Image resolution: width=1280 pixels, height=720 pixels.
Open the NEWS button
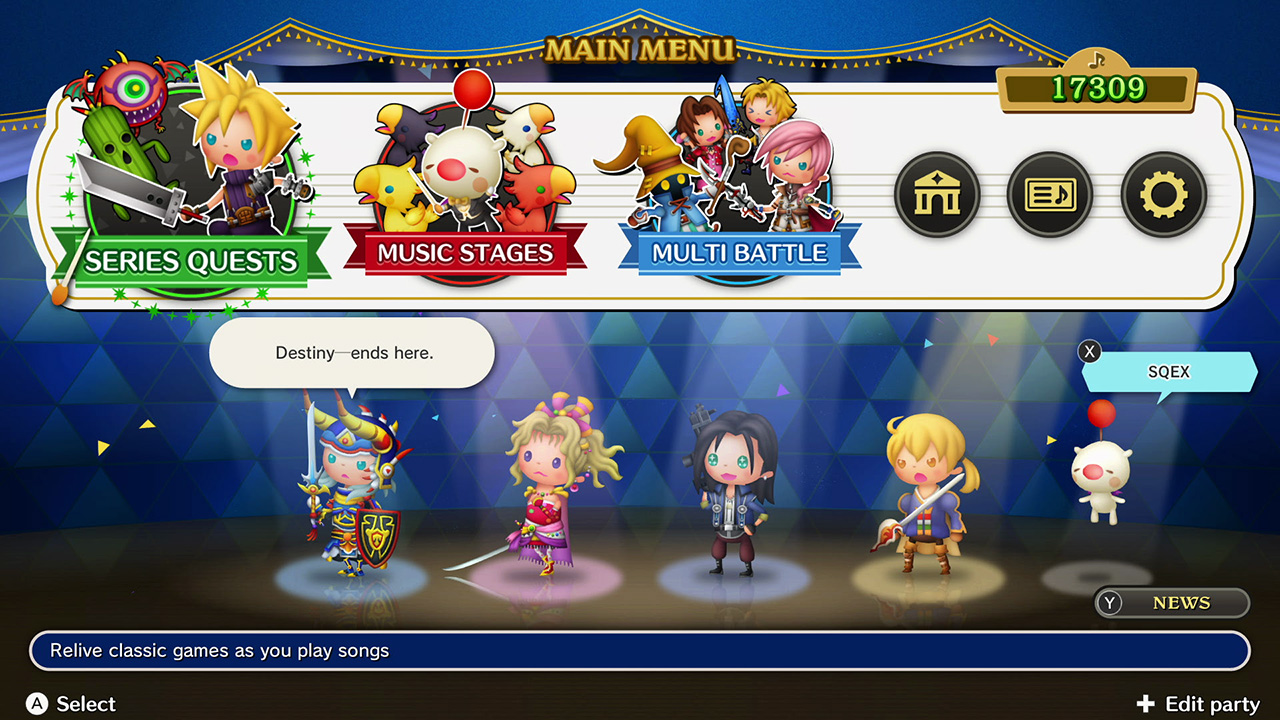click(x=1172, y=602)
